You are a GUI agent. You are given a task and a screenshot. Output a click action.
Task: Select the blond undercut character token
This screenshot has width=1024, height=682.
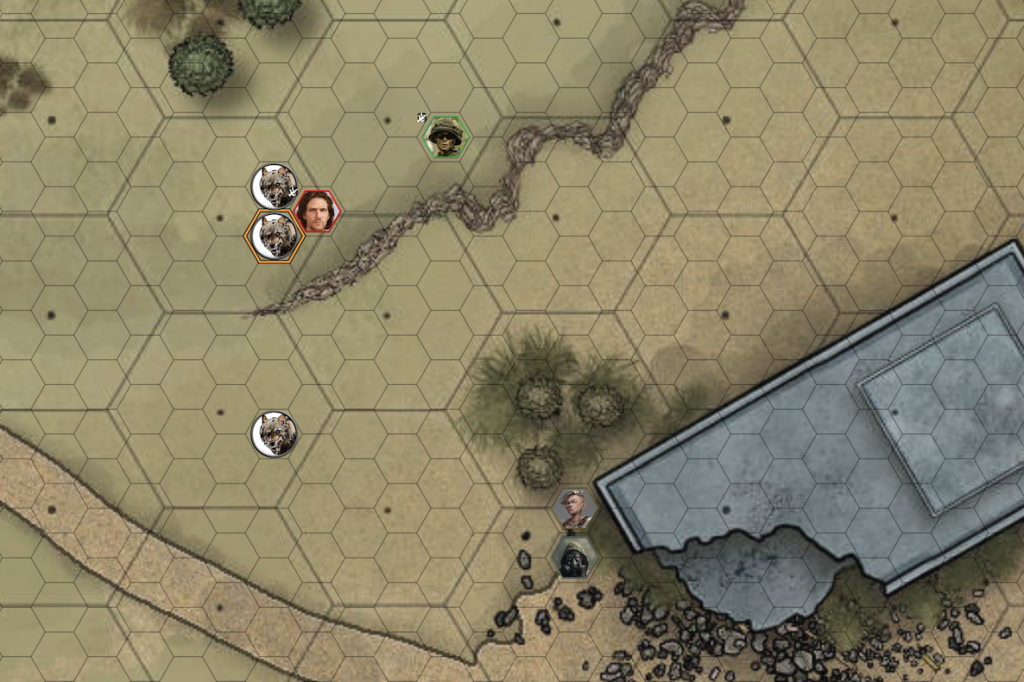tap(574, 509)
